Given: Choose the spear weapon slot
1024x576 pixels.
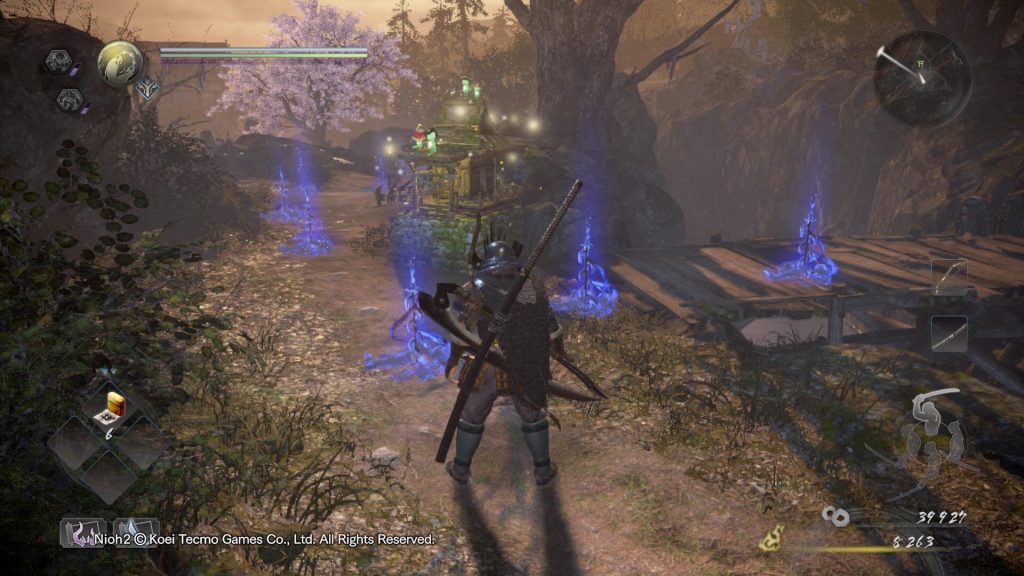Looking at the screenshot, I should tap(949, 334).
